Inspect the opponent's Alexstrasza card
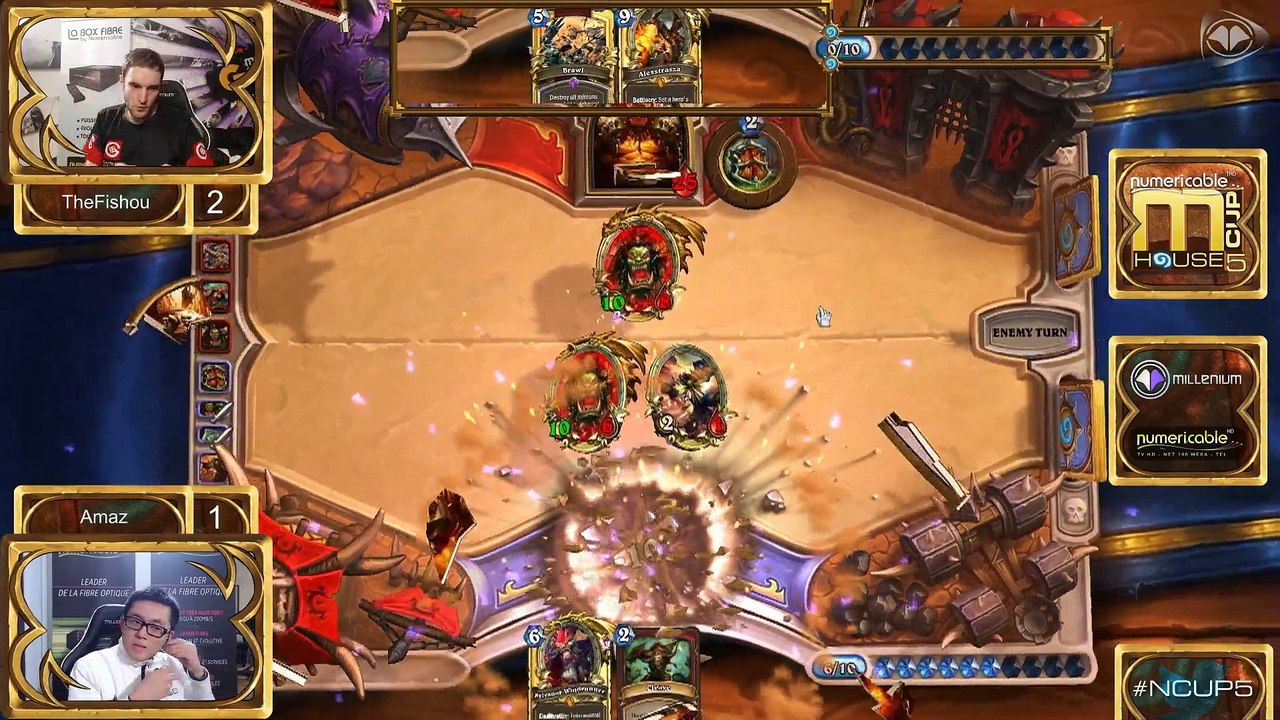 click(659, 60)
